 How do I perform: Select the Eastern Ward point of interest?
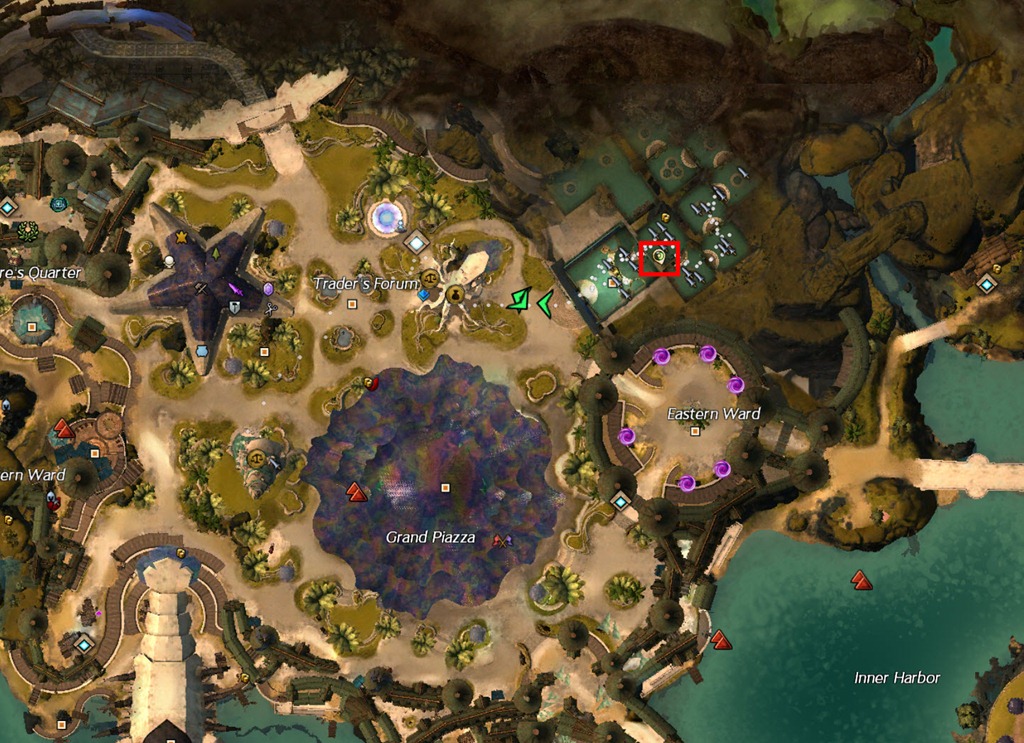(695, 432)
